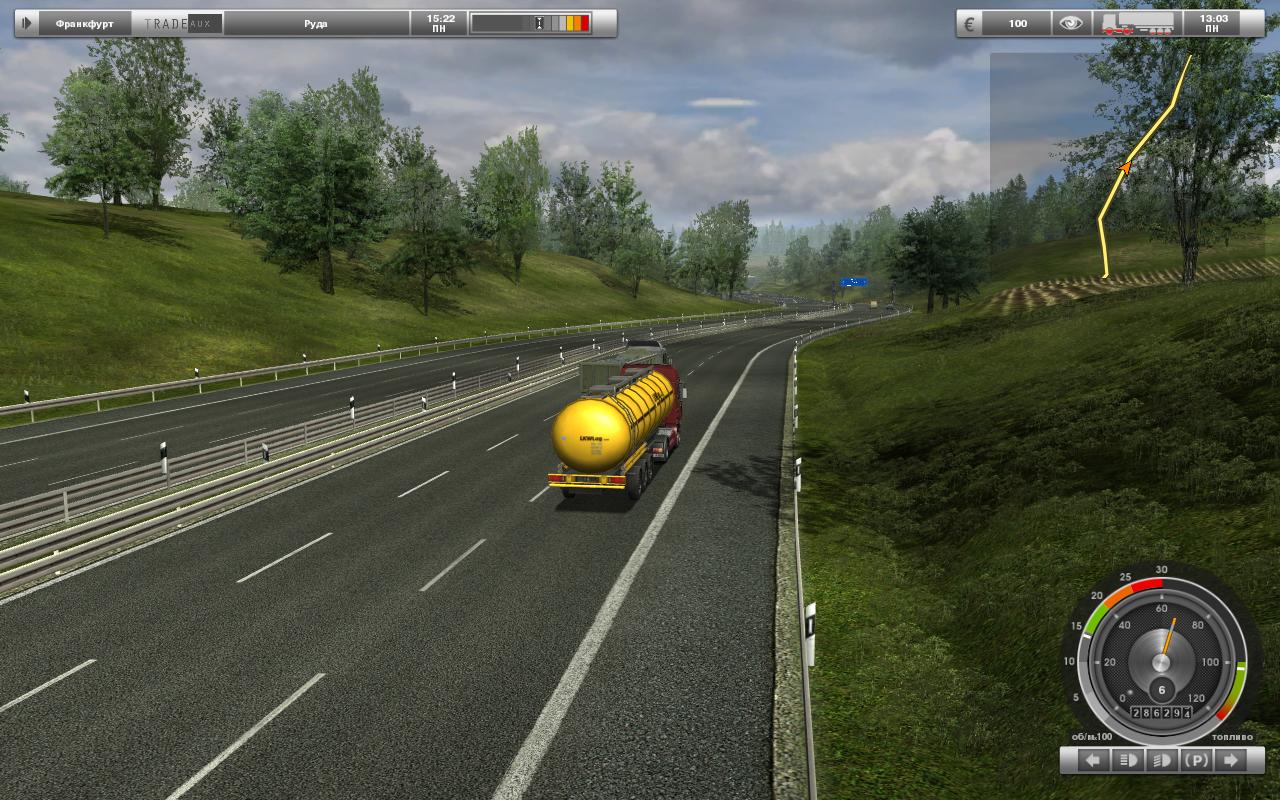This screenshot has width=1280, height=800.
Task: Open the Франкфурт destination info
Action: (x=83, y=23)
